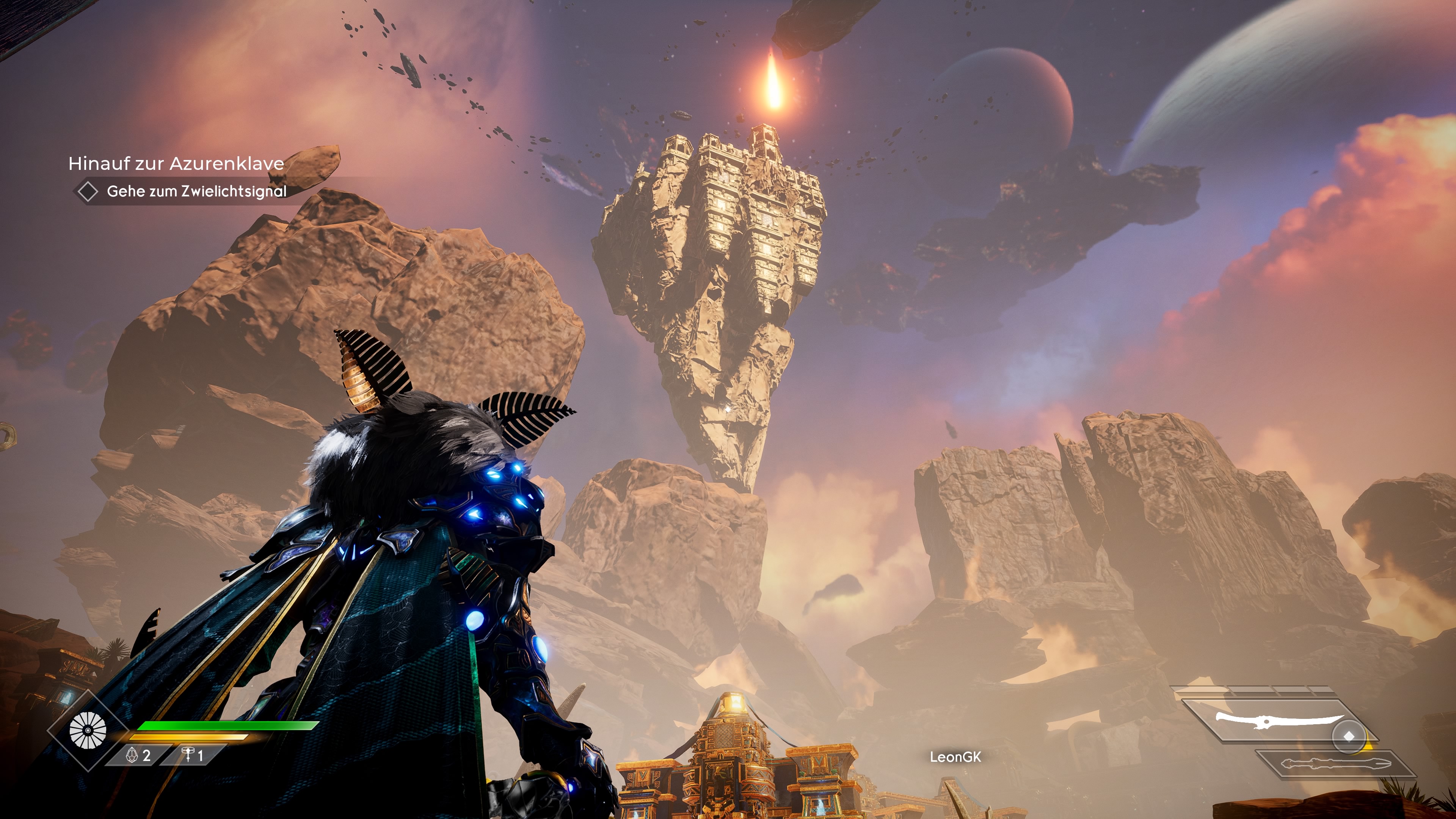Viewport: 1456px width, 819px height.
Task: Switch to the secondary polearm weapon slot
Action: [x=1335, y=764]
